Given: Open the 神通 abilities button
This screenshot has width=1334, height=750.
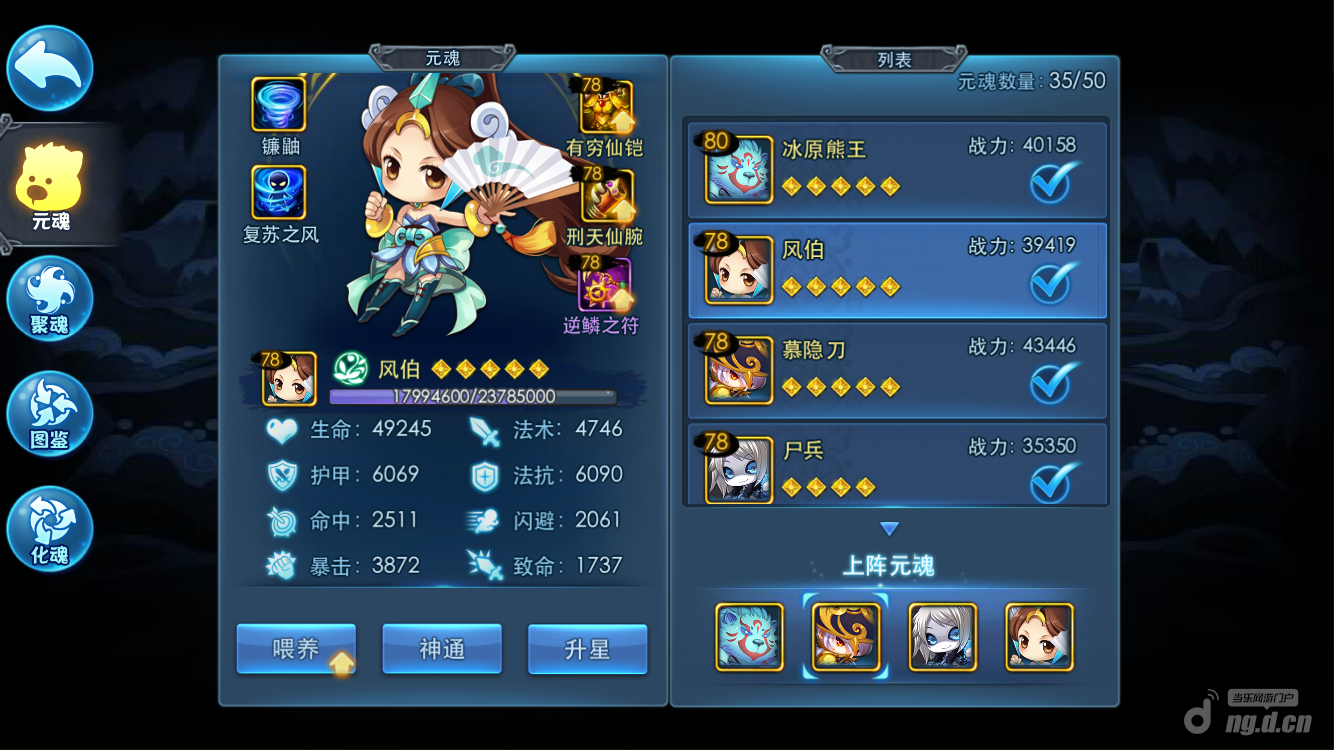Looking at the screenshot, I should (x=442, y=649).
